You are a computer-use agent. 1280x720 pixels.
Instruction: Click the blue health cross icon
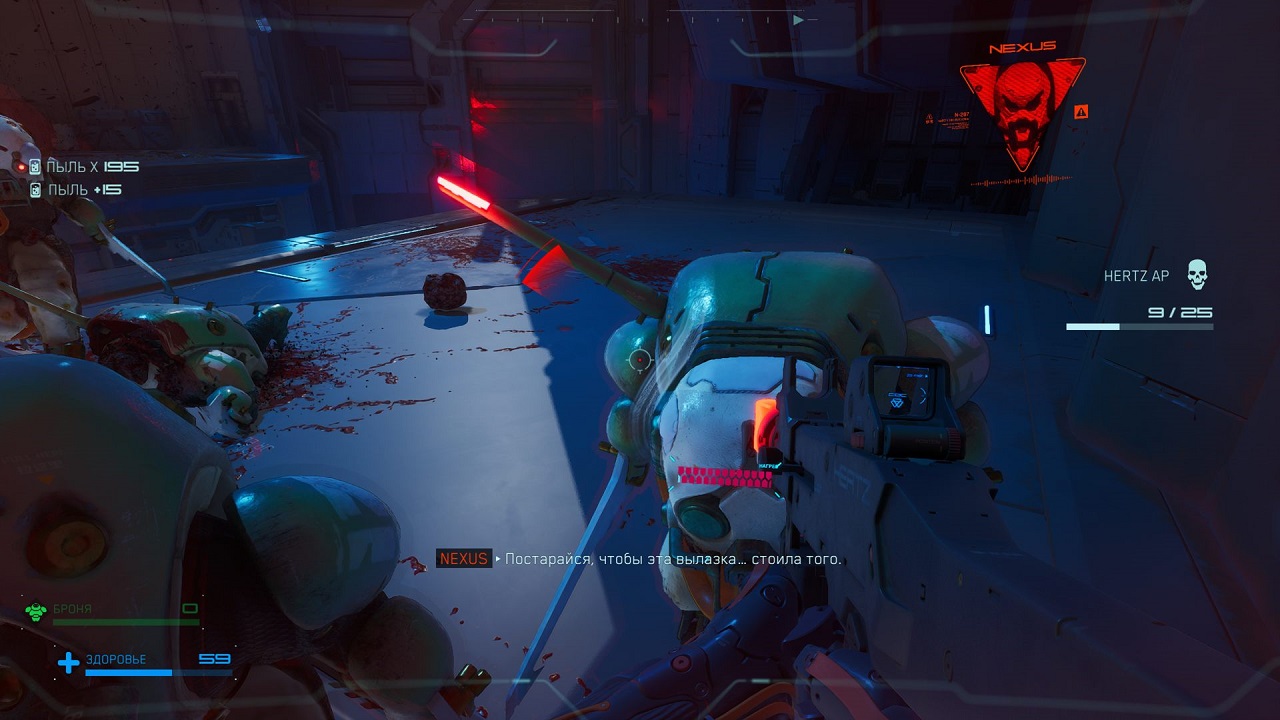[68, 662]
